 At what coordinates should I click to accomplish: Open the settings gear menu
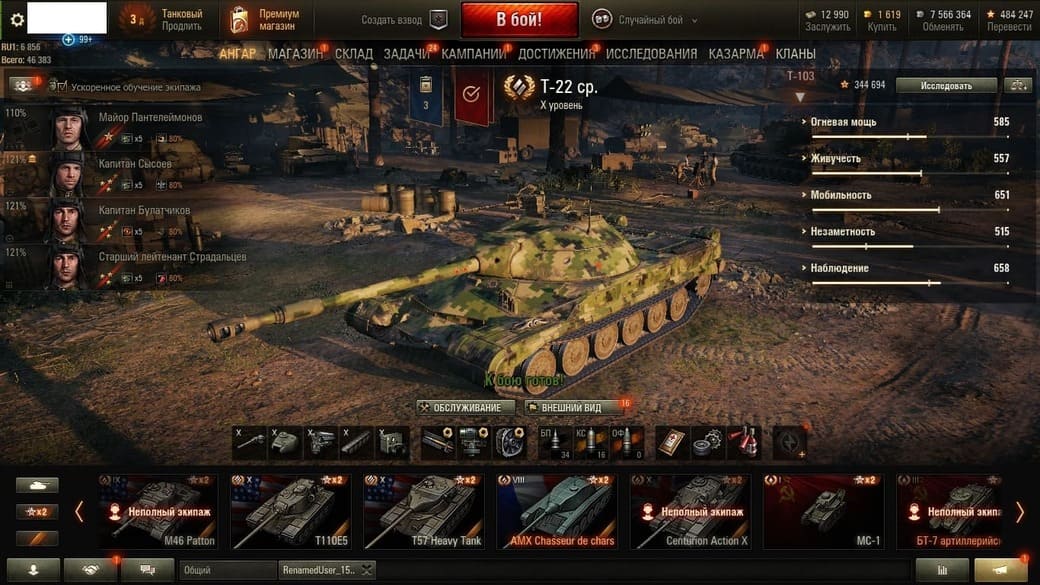click(16, 19)
